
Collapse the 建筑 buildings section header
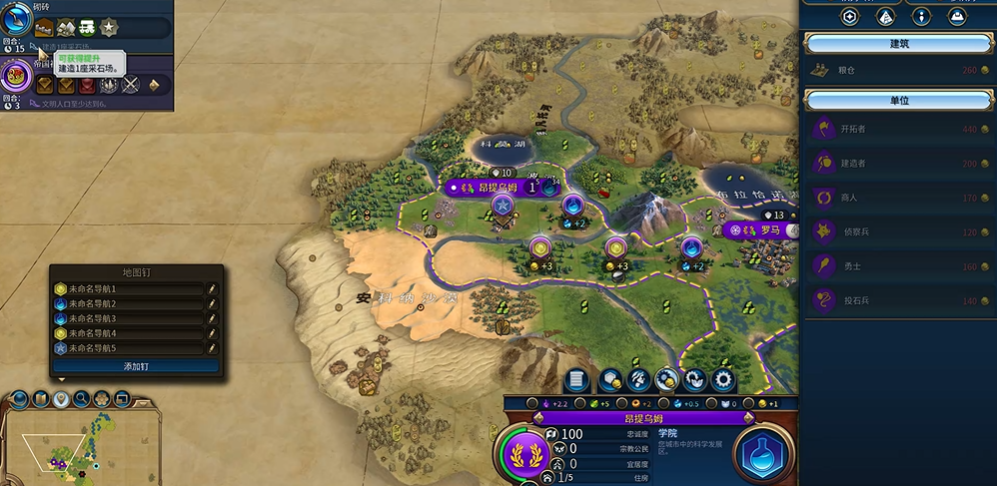point(898,44)
